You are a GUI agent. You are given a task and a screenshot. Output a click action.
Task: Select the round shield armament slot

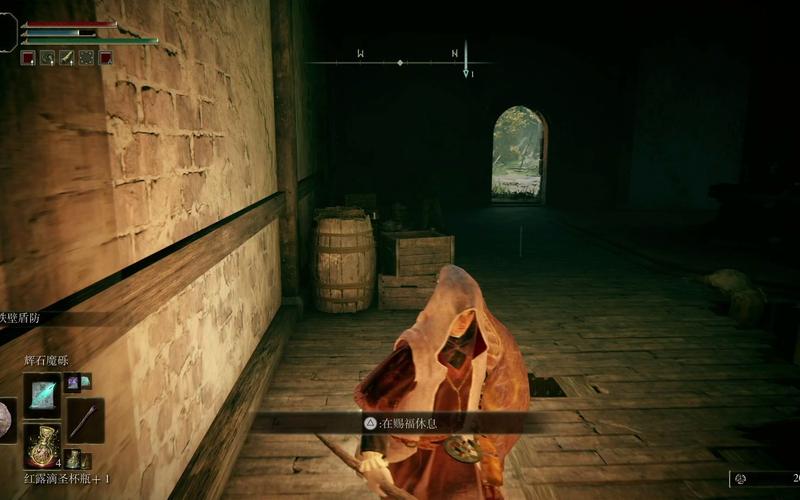pyautogui.click(x=6, y=420)
